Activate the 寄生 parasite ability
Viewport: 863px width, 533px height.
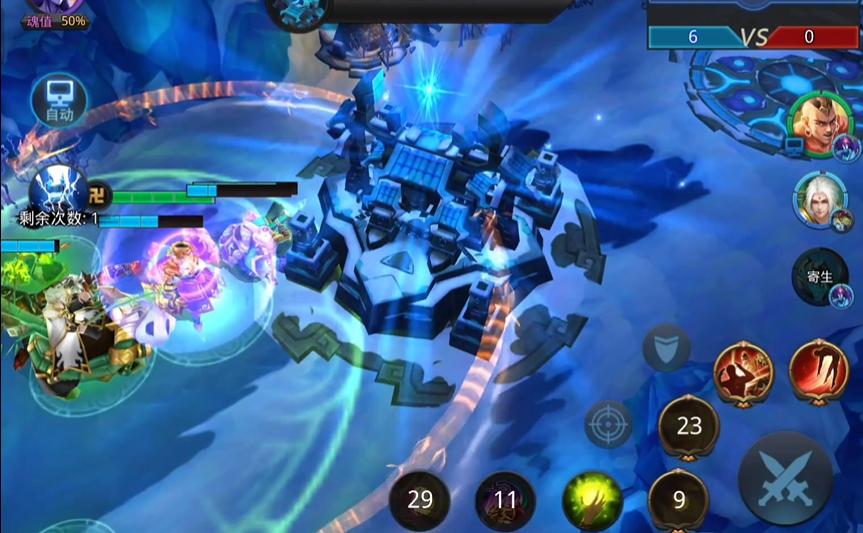(819, 277)
